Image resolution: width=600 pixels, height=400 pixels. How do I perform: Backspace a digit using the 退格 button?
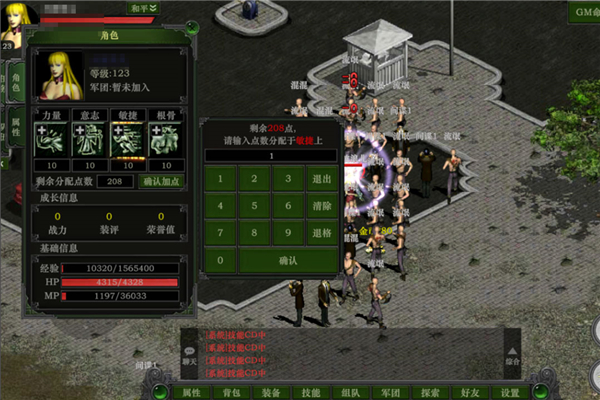pyautogui.click(x=321, y=233)
